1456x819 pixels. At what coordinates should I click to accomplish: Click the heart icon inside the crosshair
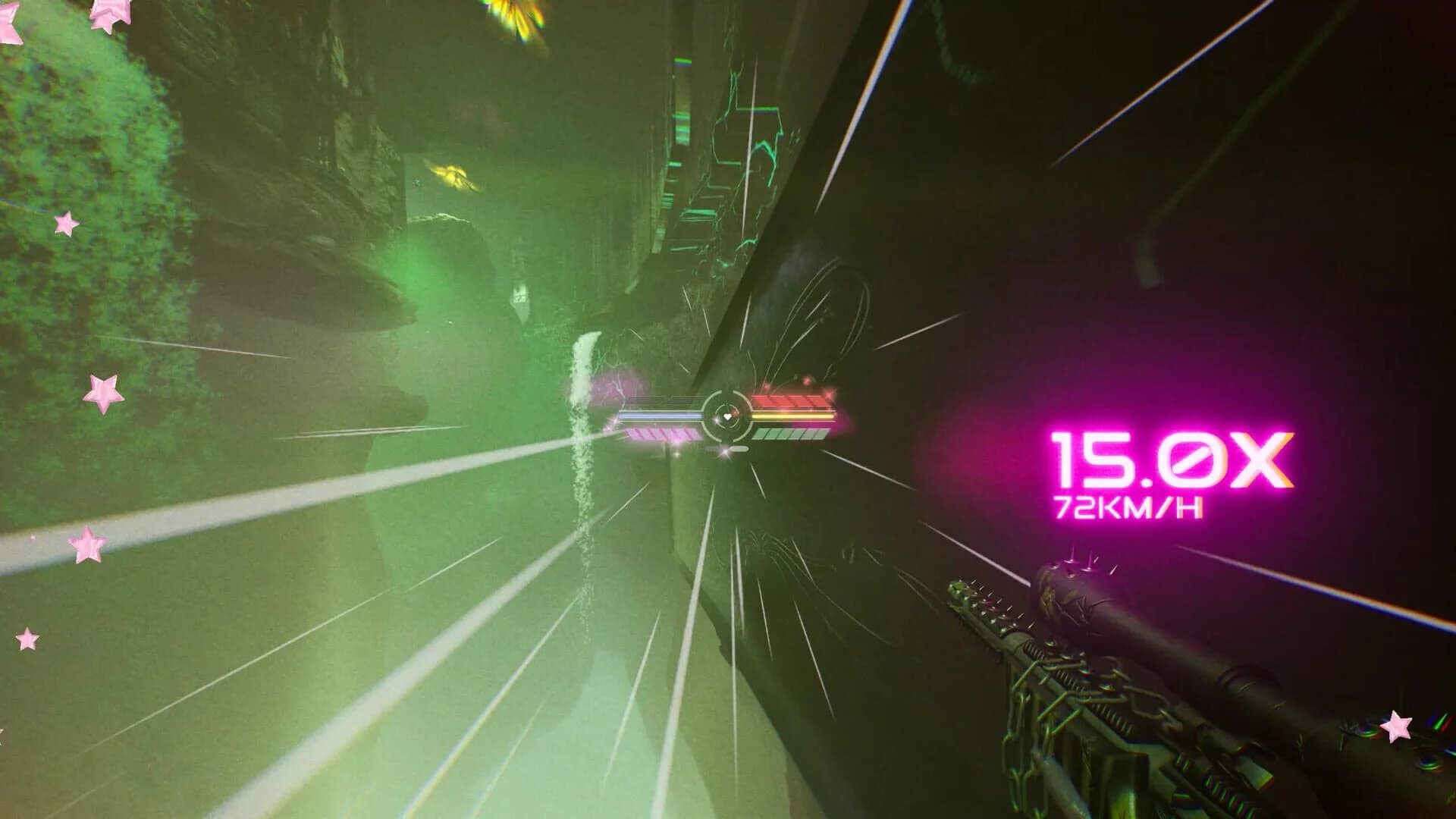[x=726, y=416]
